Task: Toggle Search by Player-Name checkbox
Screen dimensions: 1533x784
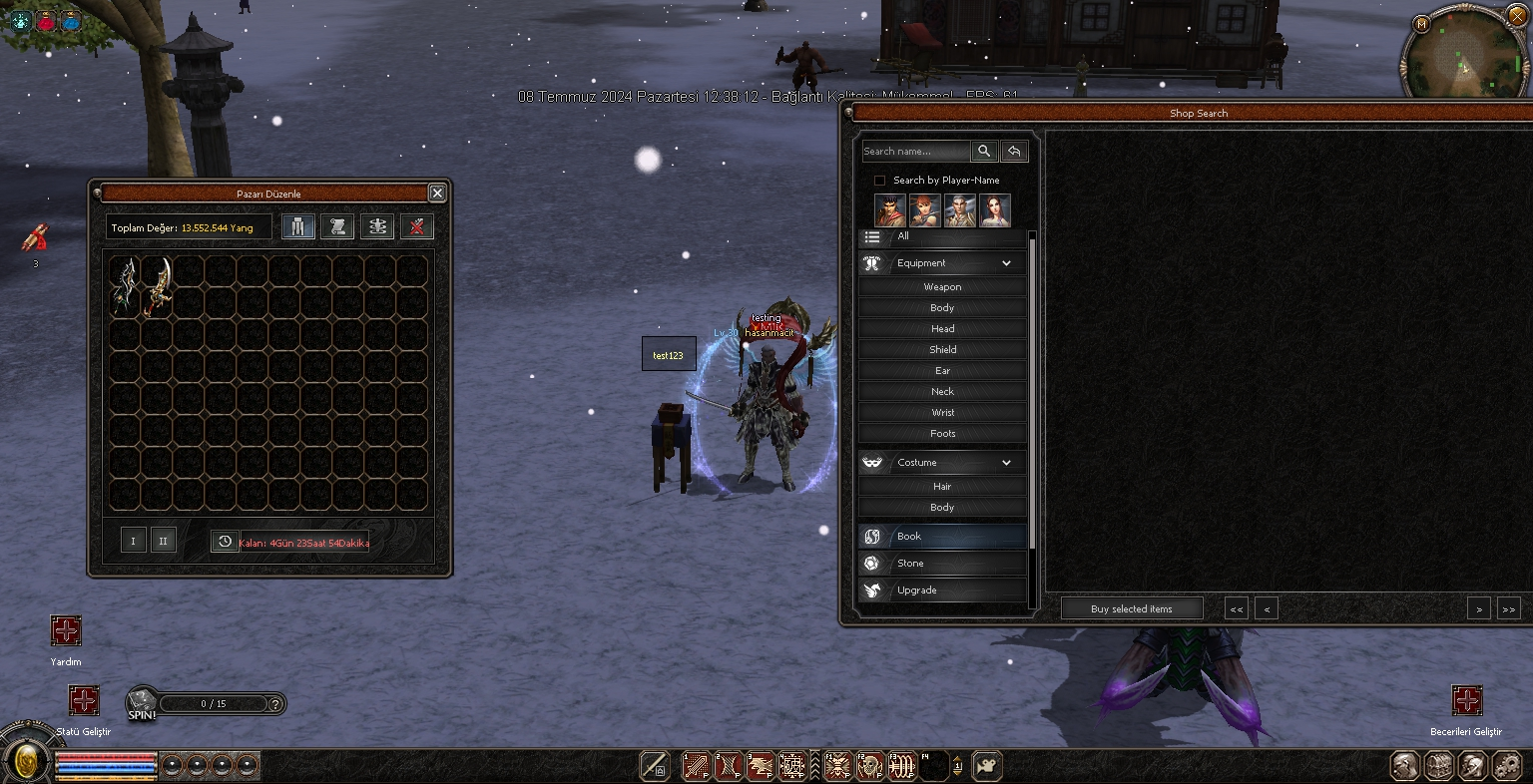Action: [x=879, y=181]
